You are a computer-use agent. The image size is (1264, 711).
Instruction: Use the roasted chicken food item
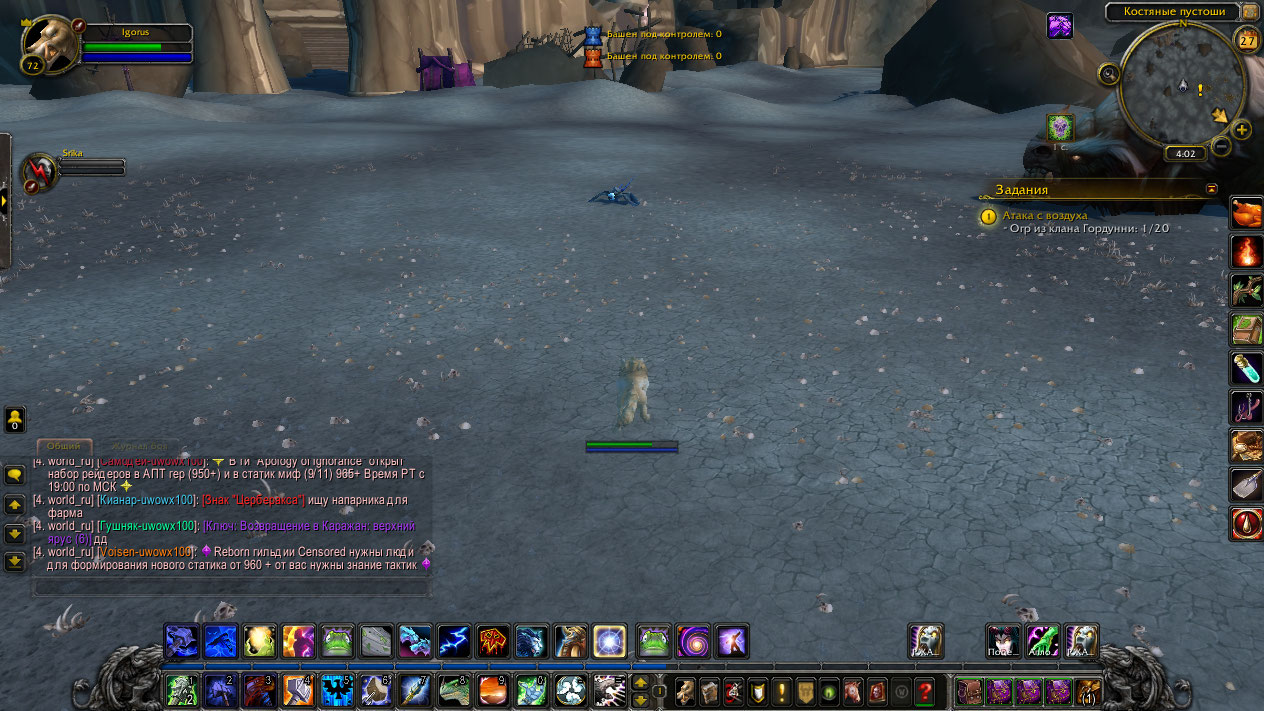click(x=1246, y=212)
